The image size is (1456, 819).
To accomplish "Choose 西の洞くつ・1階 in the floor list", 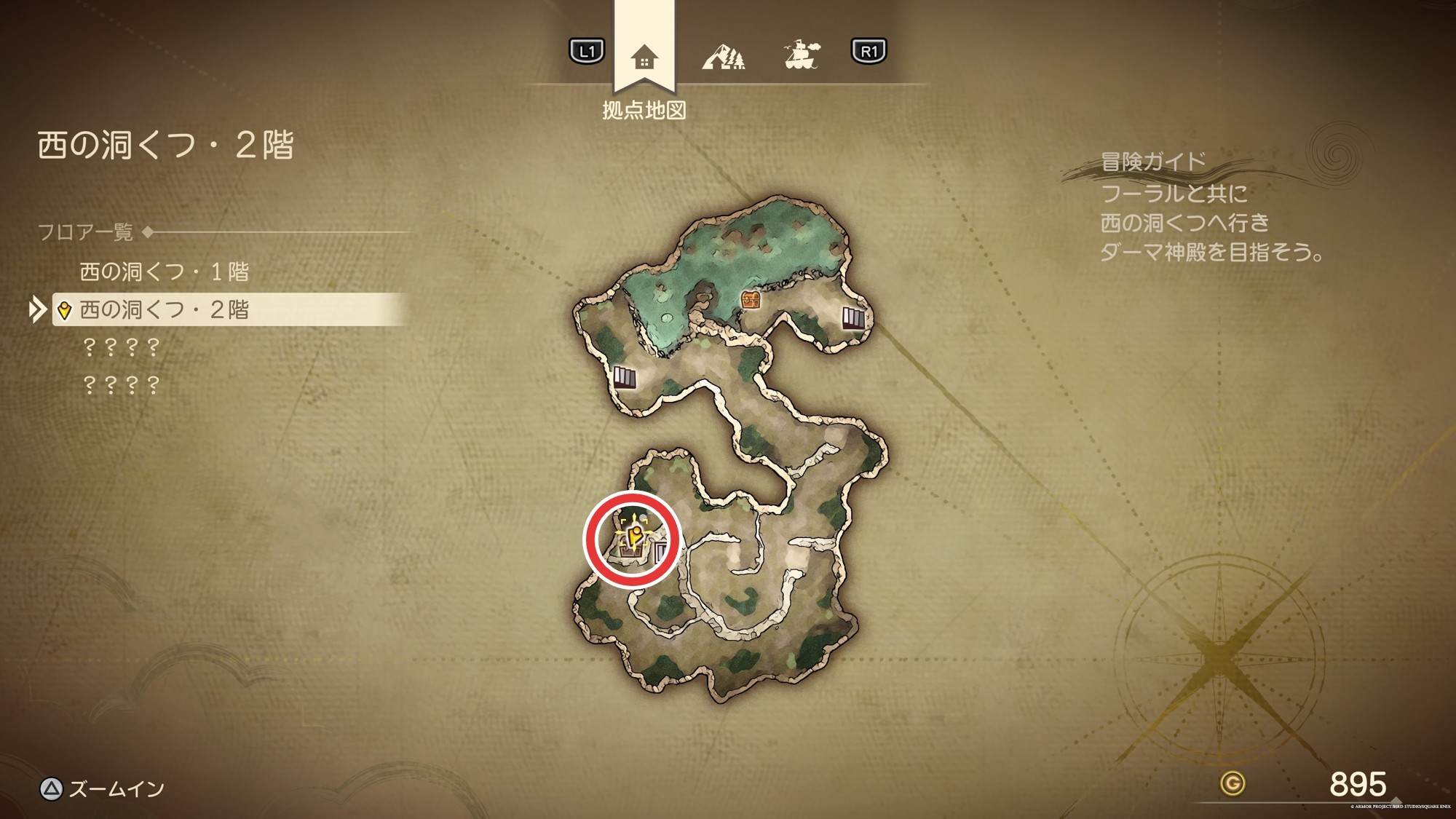I will pos(164,272).
